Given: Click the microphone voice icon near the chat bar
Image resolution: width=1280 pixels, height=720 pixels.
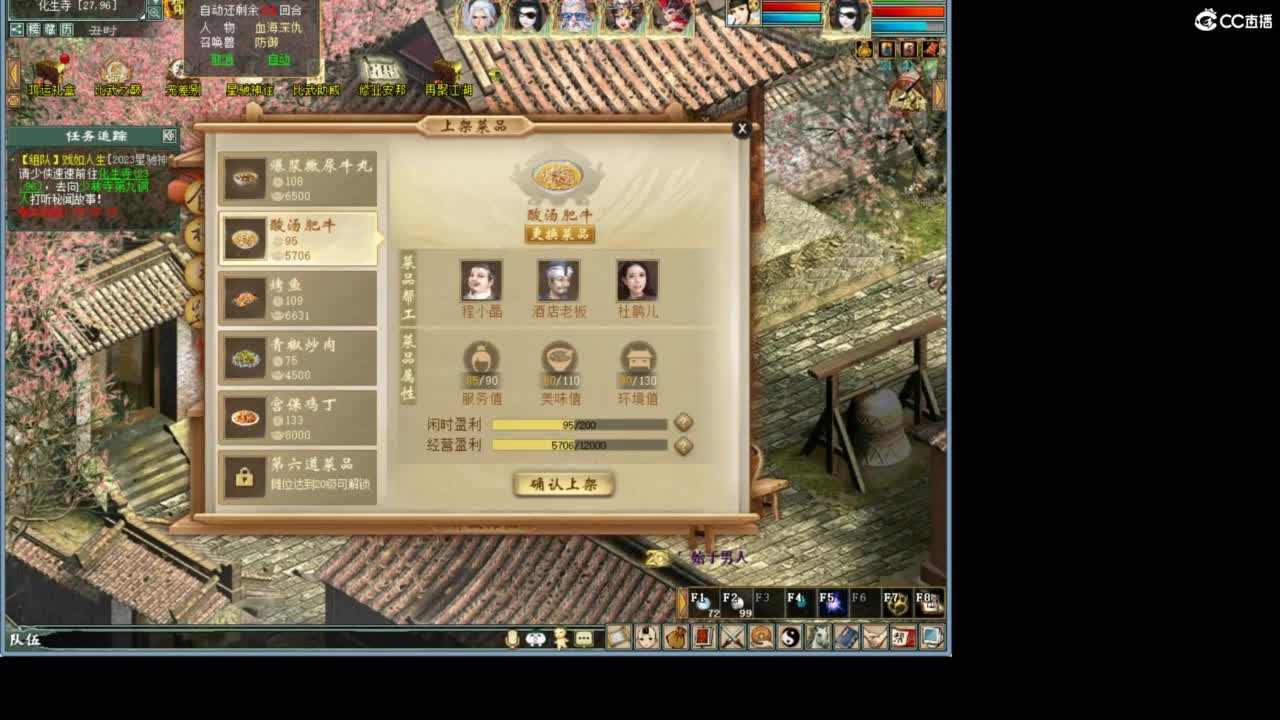Looking at the screenshot, I should pos(511,639).
